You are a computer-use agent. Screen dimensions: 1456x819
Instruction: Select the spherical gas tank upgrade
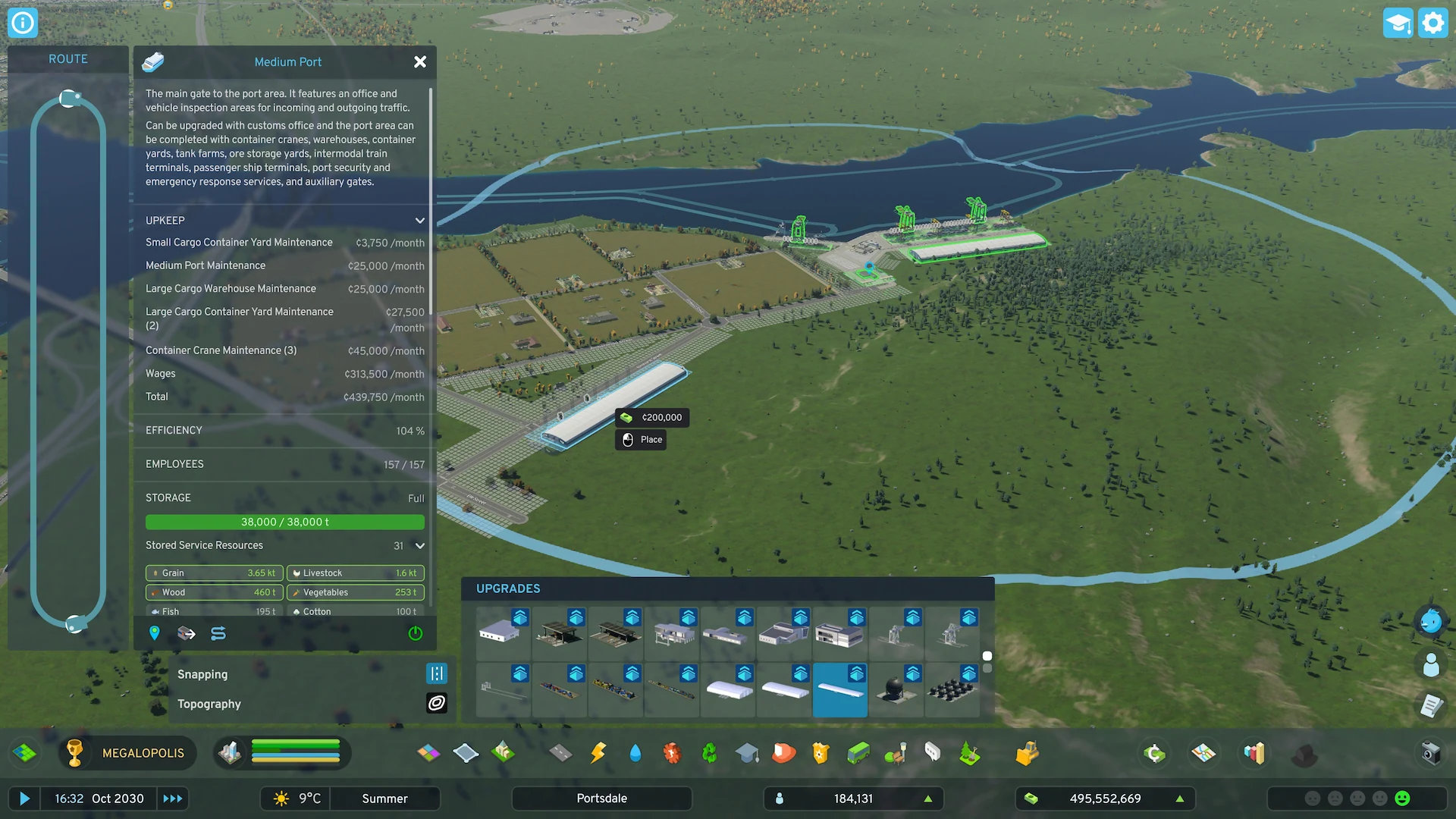tap(896, 690)
